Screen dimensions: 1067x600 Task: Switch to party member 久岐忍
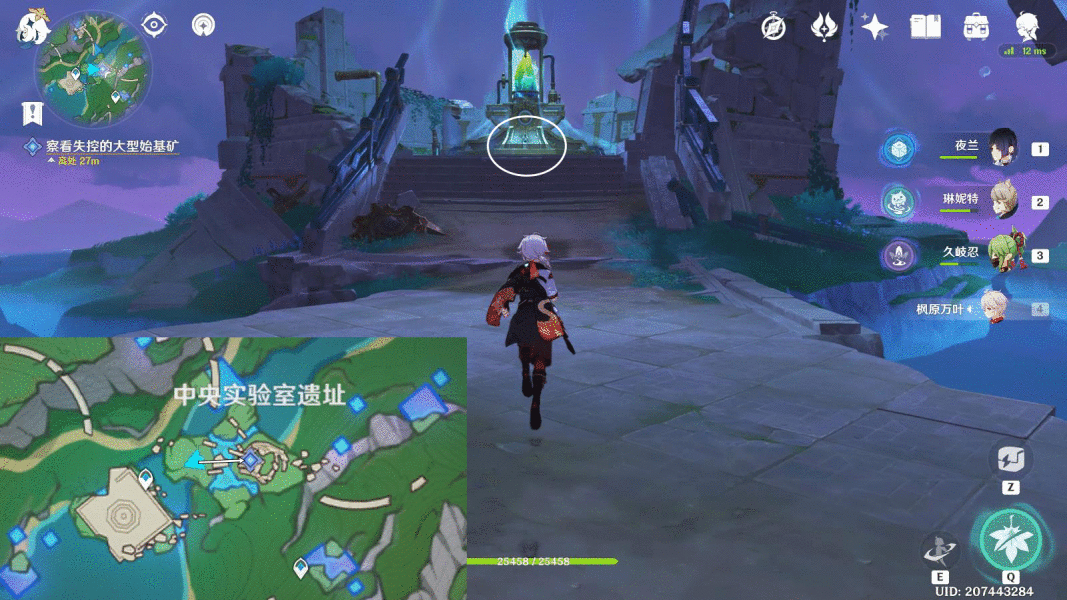pyautogui.click(x=1002, y=254)
